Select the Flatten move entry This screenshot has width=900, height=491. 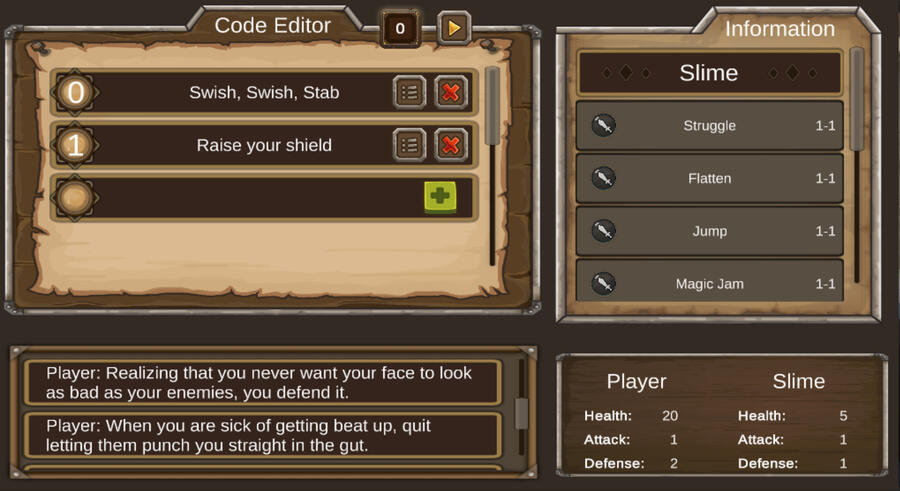point(709,179)
